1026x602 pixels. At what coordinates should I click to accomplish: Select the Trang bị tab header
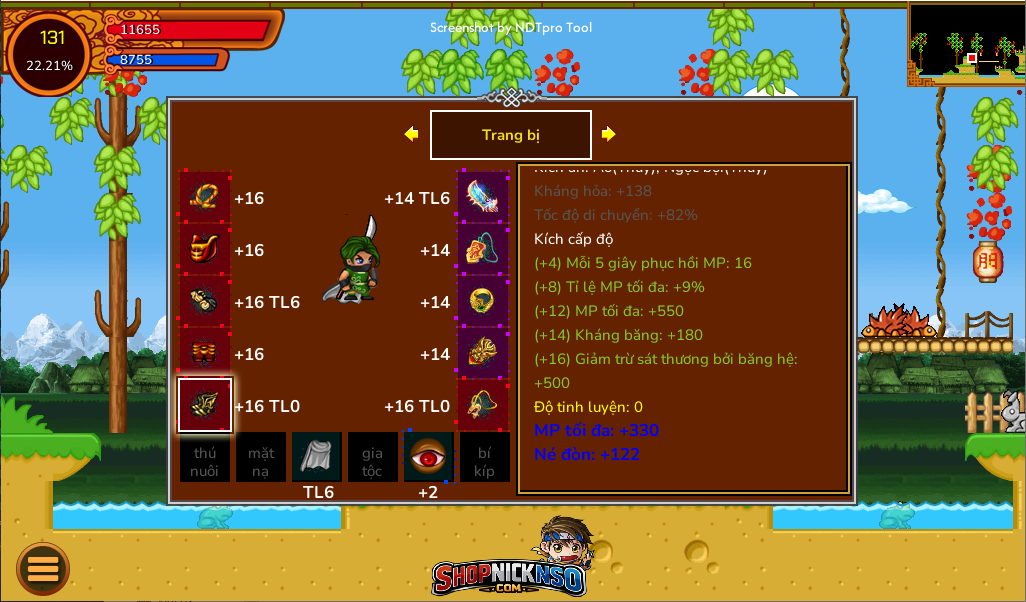tap(510, 135)
